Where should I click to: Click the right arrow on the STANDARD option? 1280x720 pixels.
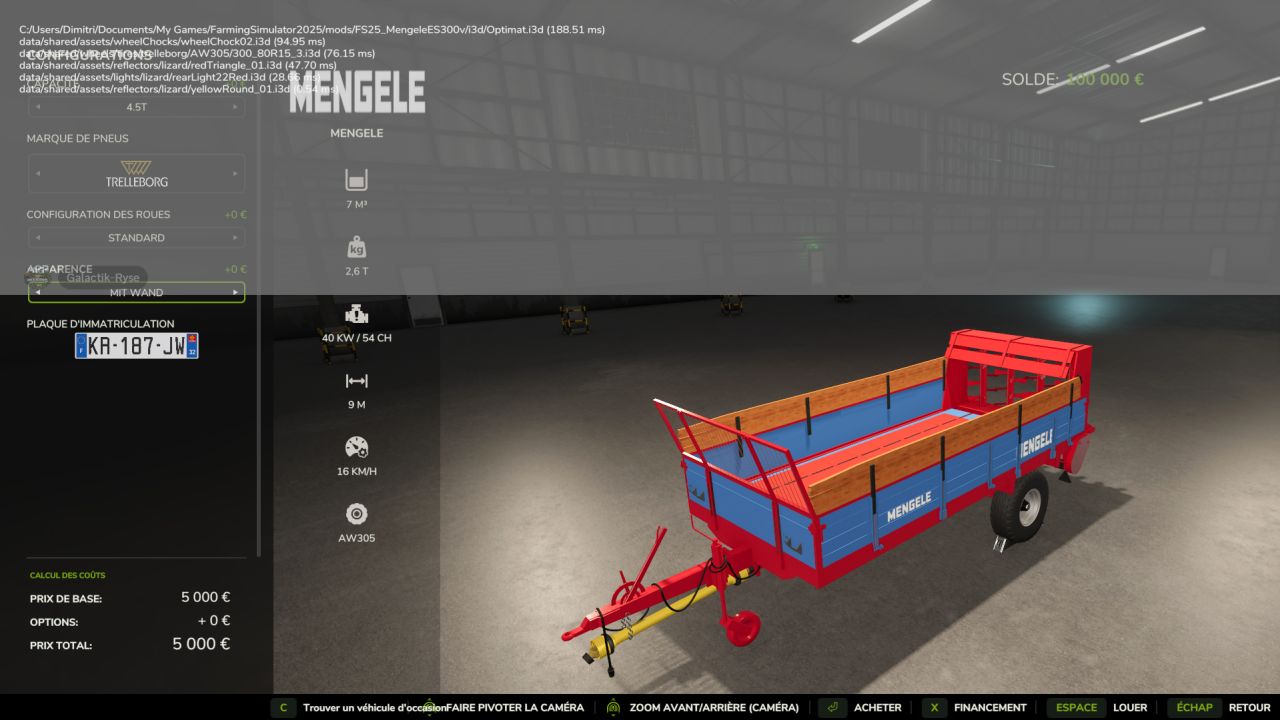point(236,237)
